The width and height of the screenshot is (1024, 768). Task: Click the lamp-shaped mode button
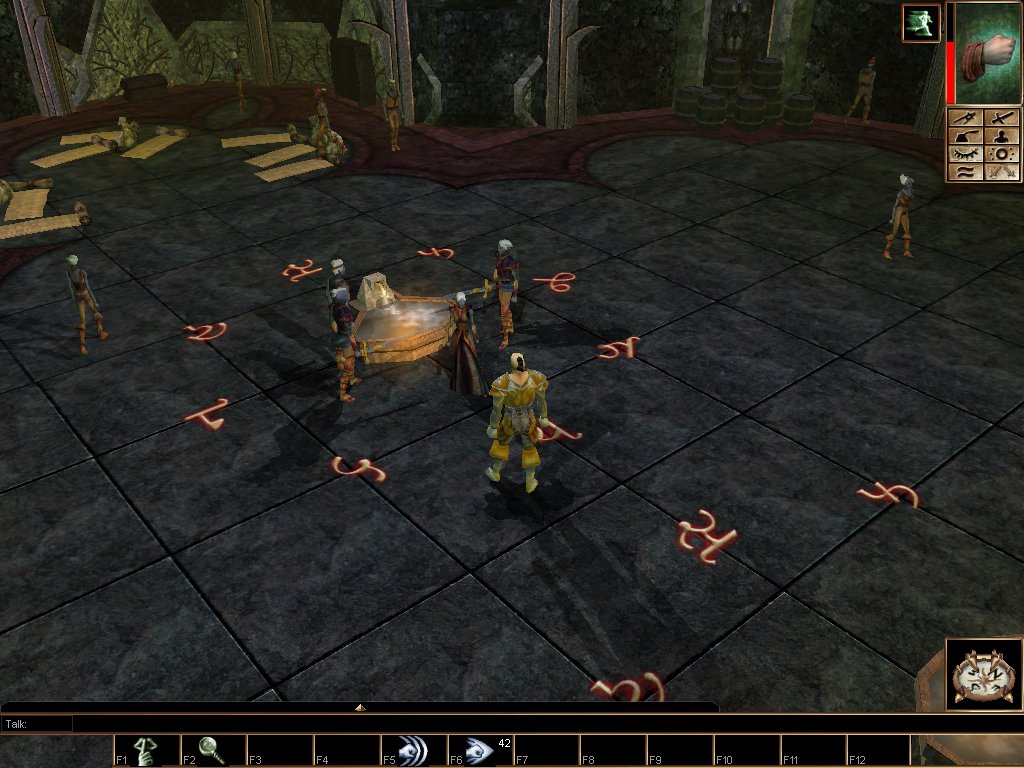(964, 136)
